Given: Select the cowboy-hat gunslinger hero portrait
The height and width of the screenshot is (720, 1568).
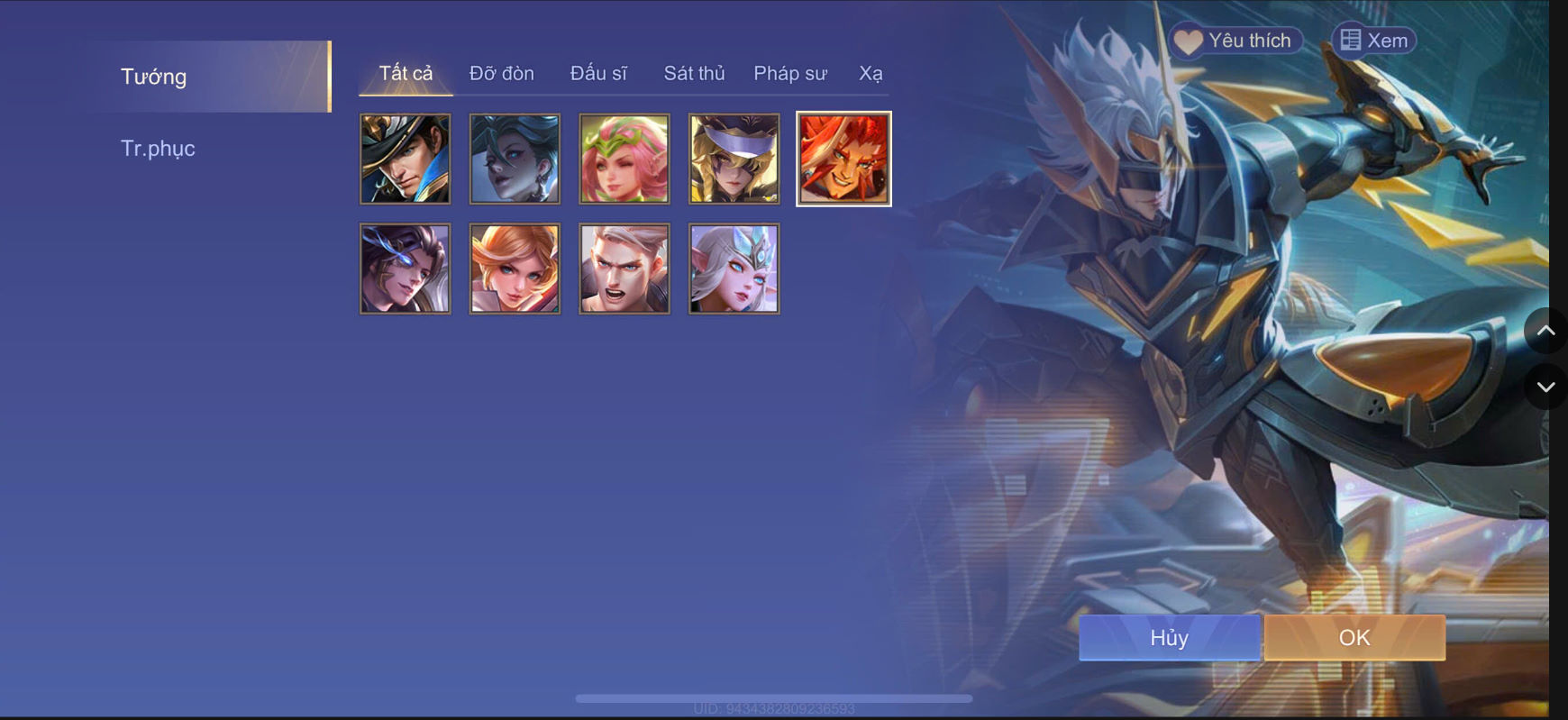Looking at the screenshot, I should [x=405, y=158].
